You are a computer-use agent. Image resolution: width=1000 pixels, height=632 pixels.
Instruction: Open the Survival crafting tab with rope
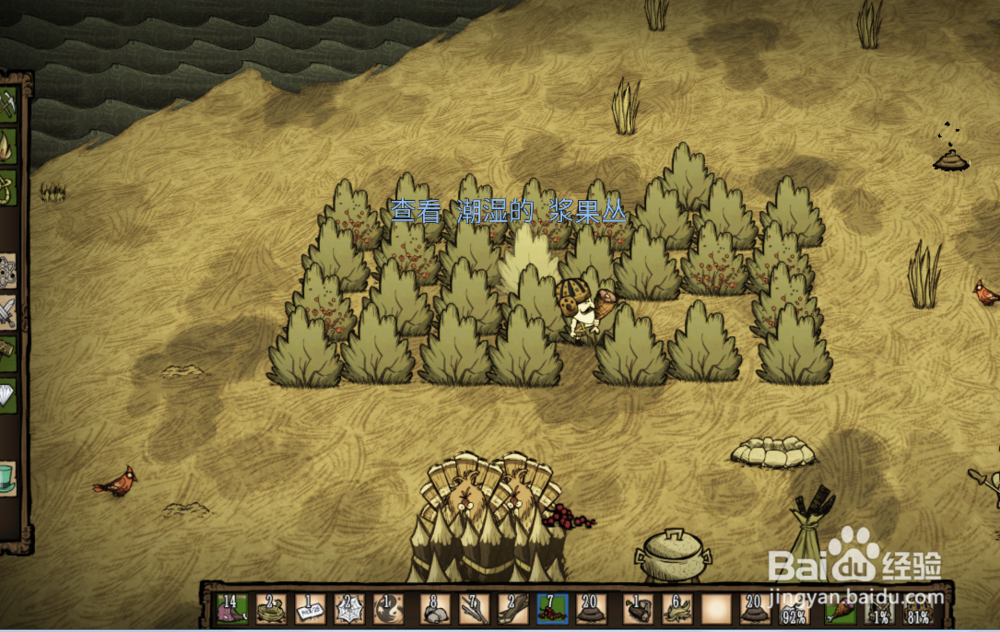point(7,187)
